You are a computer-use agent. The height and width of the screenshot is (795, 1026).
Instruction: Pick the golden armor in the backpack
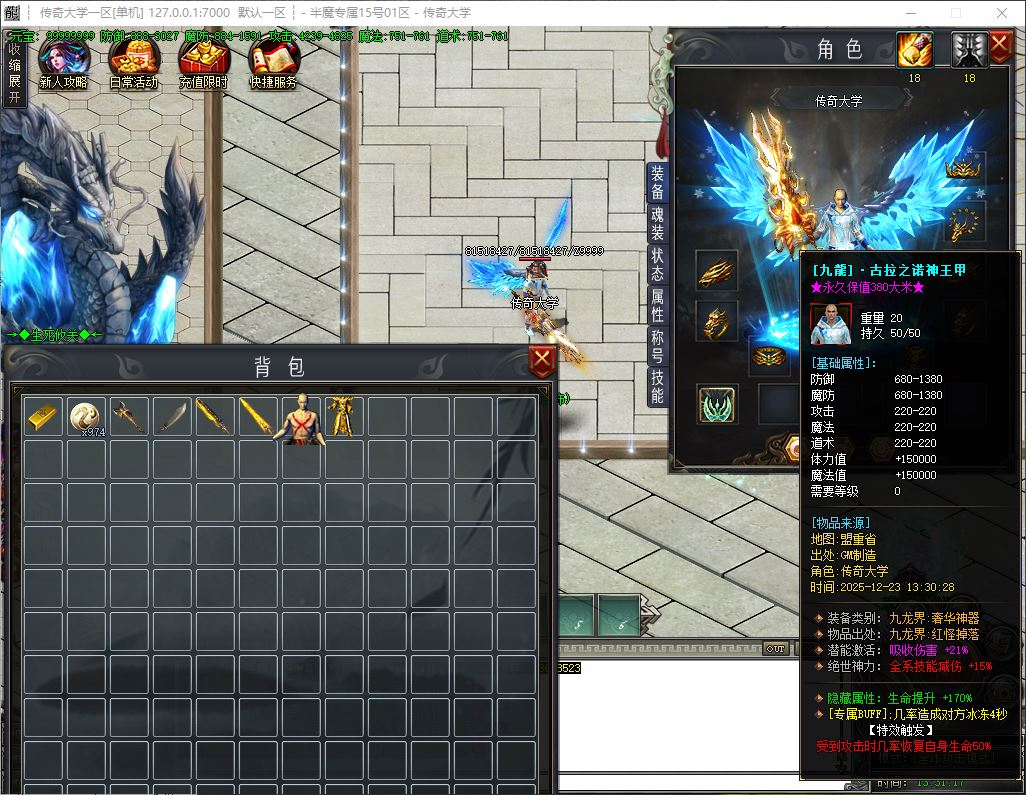tap(343, 415)
